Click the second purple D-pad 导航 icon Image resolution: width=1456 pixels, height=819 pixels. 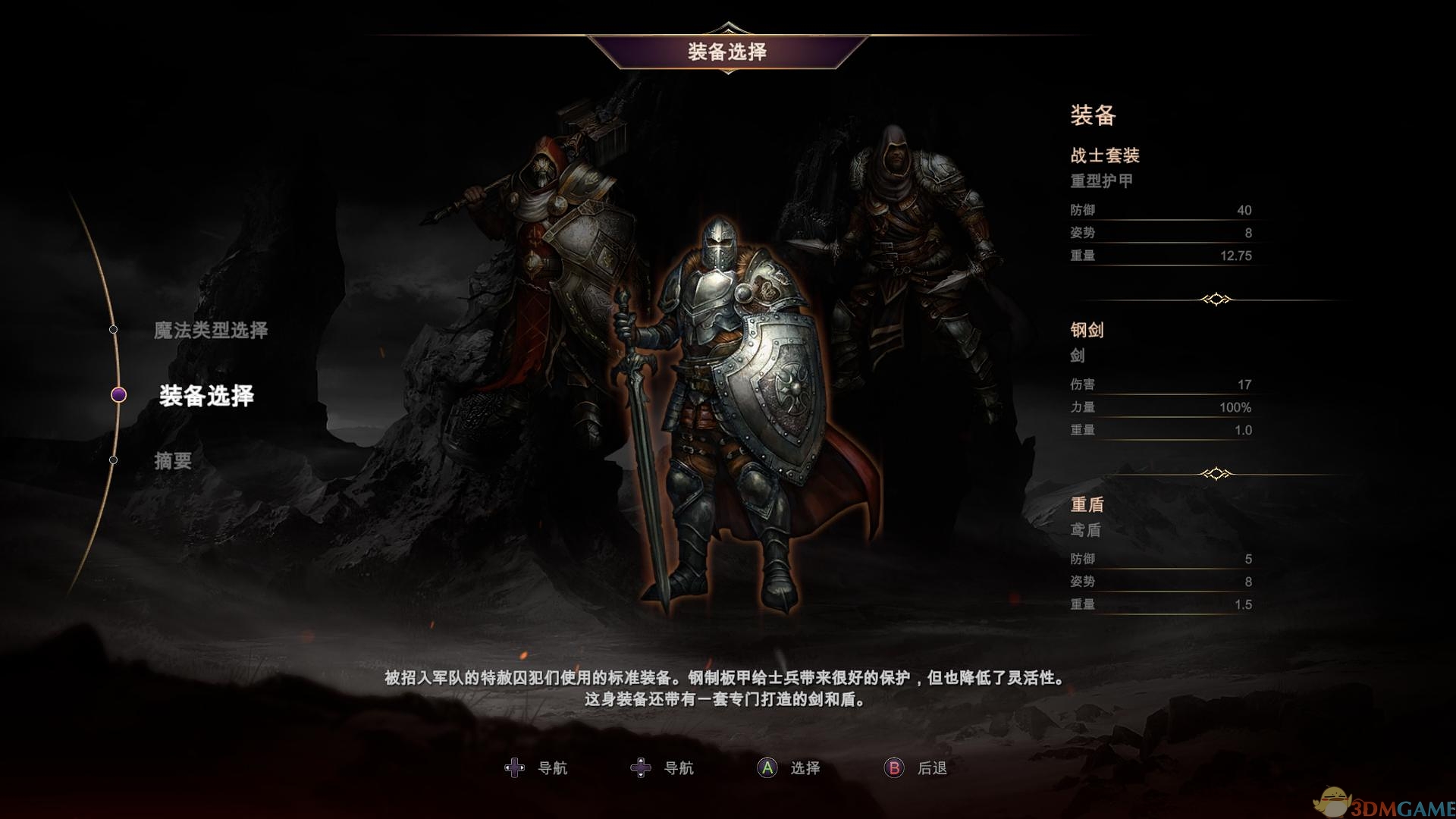(x=641, y=767)
